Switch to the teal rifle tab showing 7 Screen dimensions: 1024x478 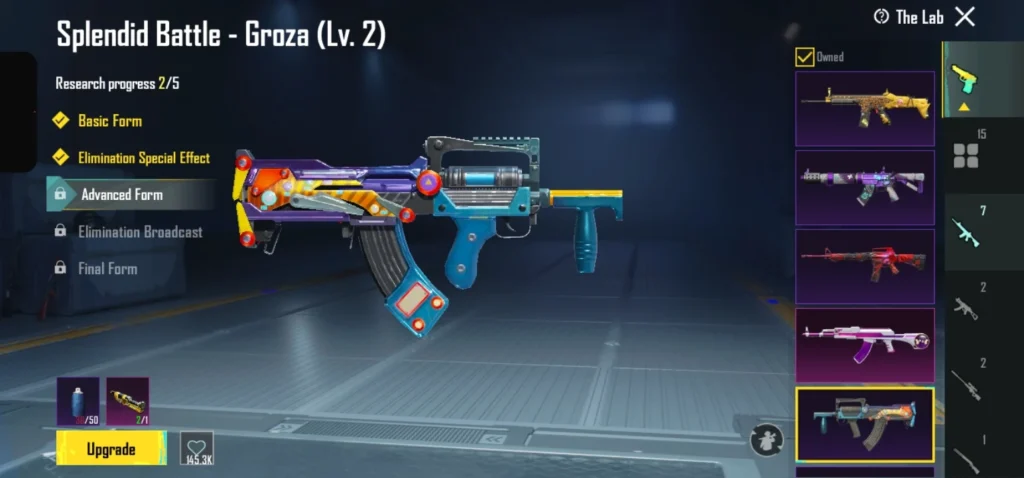[965, 230]
